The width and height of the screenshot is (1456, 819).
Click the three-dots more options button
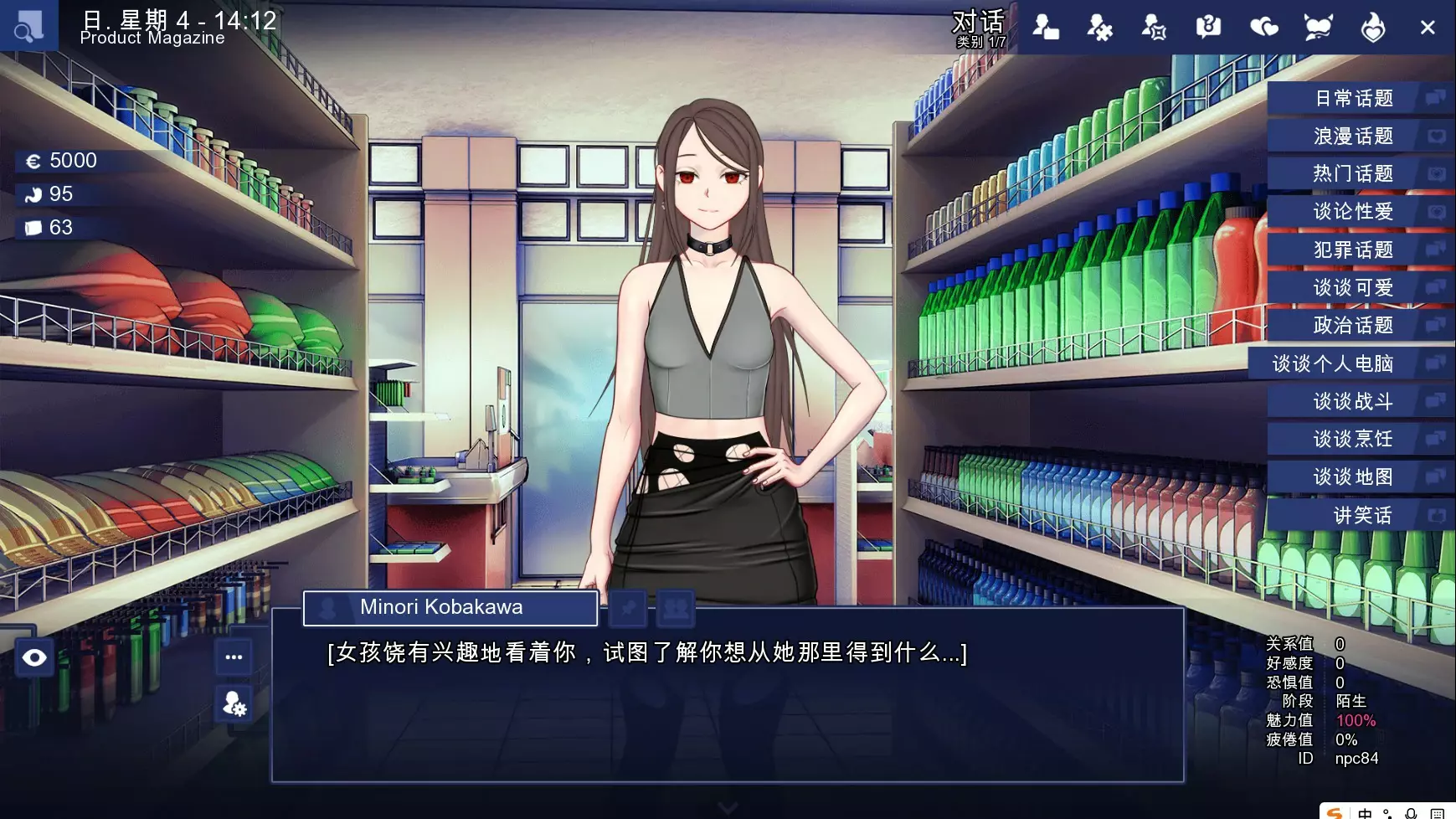(234, 657)
